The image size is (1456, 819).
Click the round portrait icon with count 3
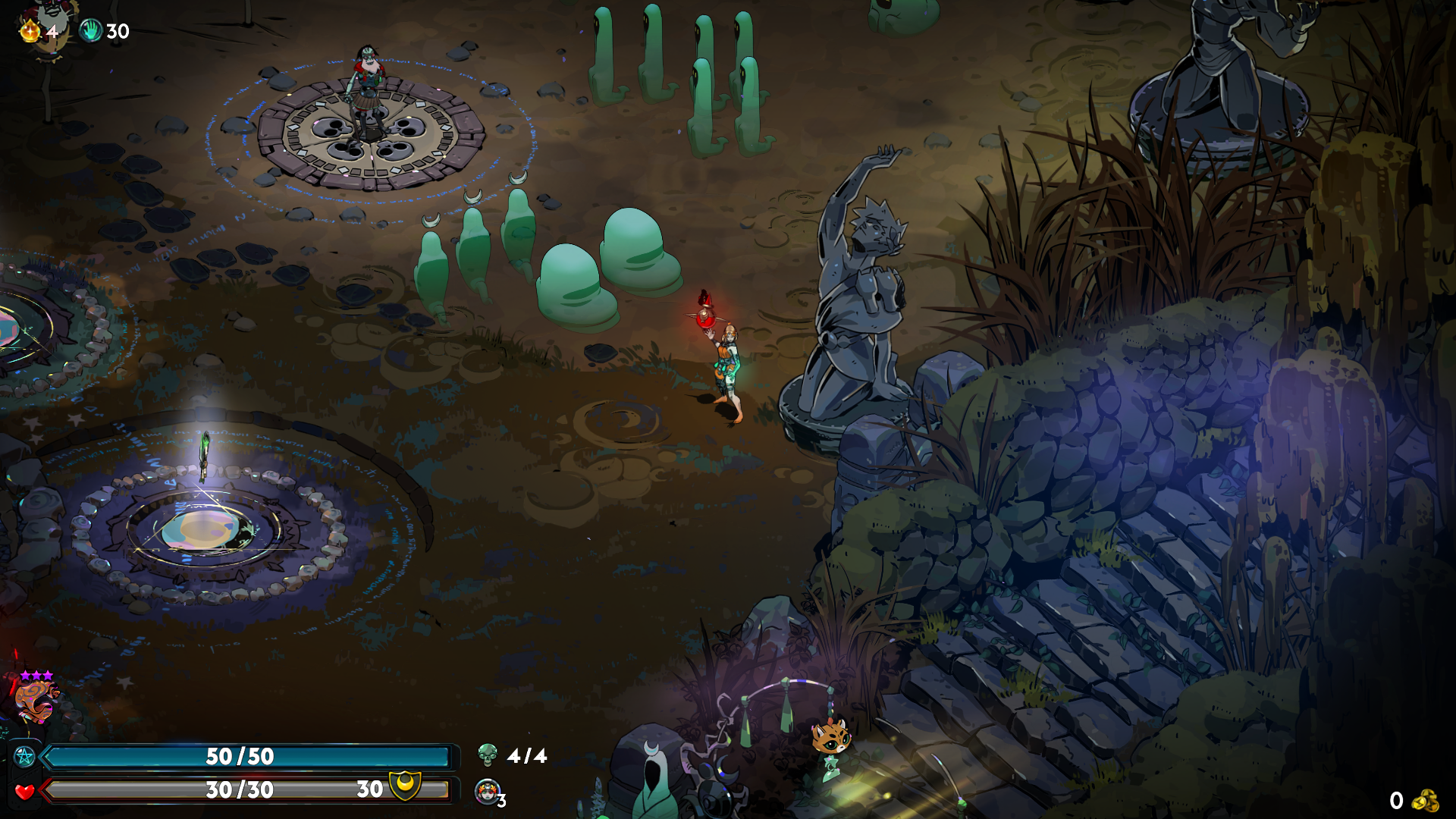point(487,792)
